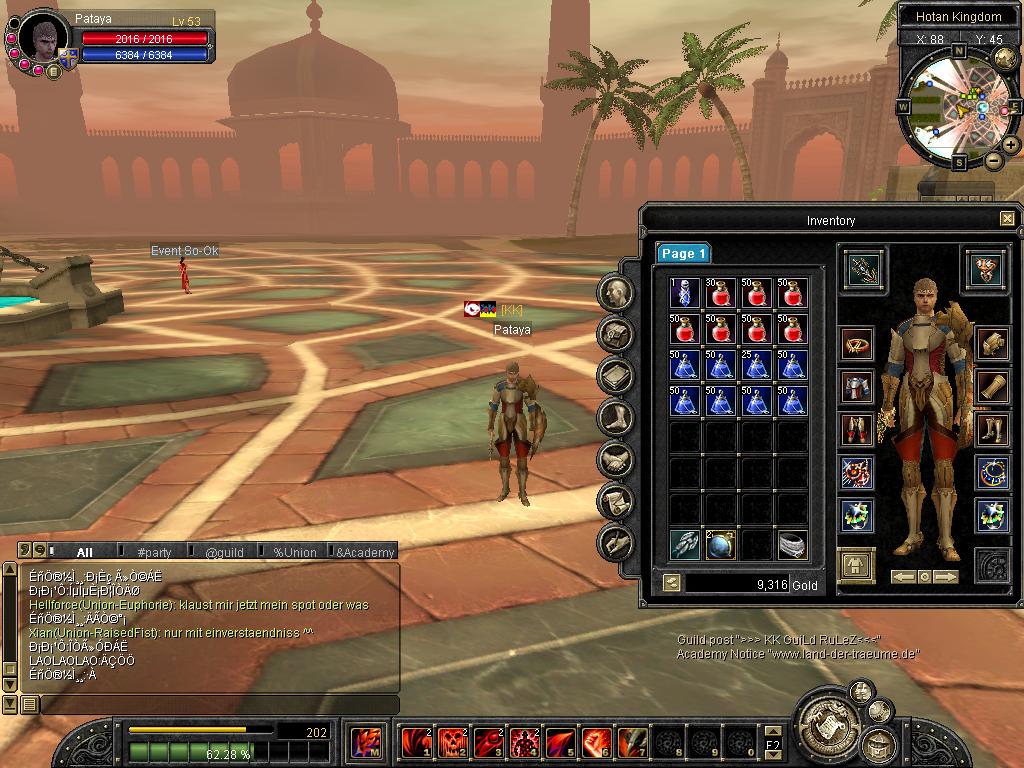Switch chat to the @guild tab
This screenshot has width=1024, height=768.
click(x=224, y=552)
